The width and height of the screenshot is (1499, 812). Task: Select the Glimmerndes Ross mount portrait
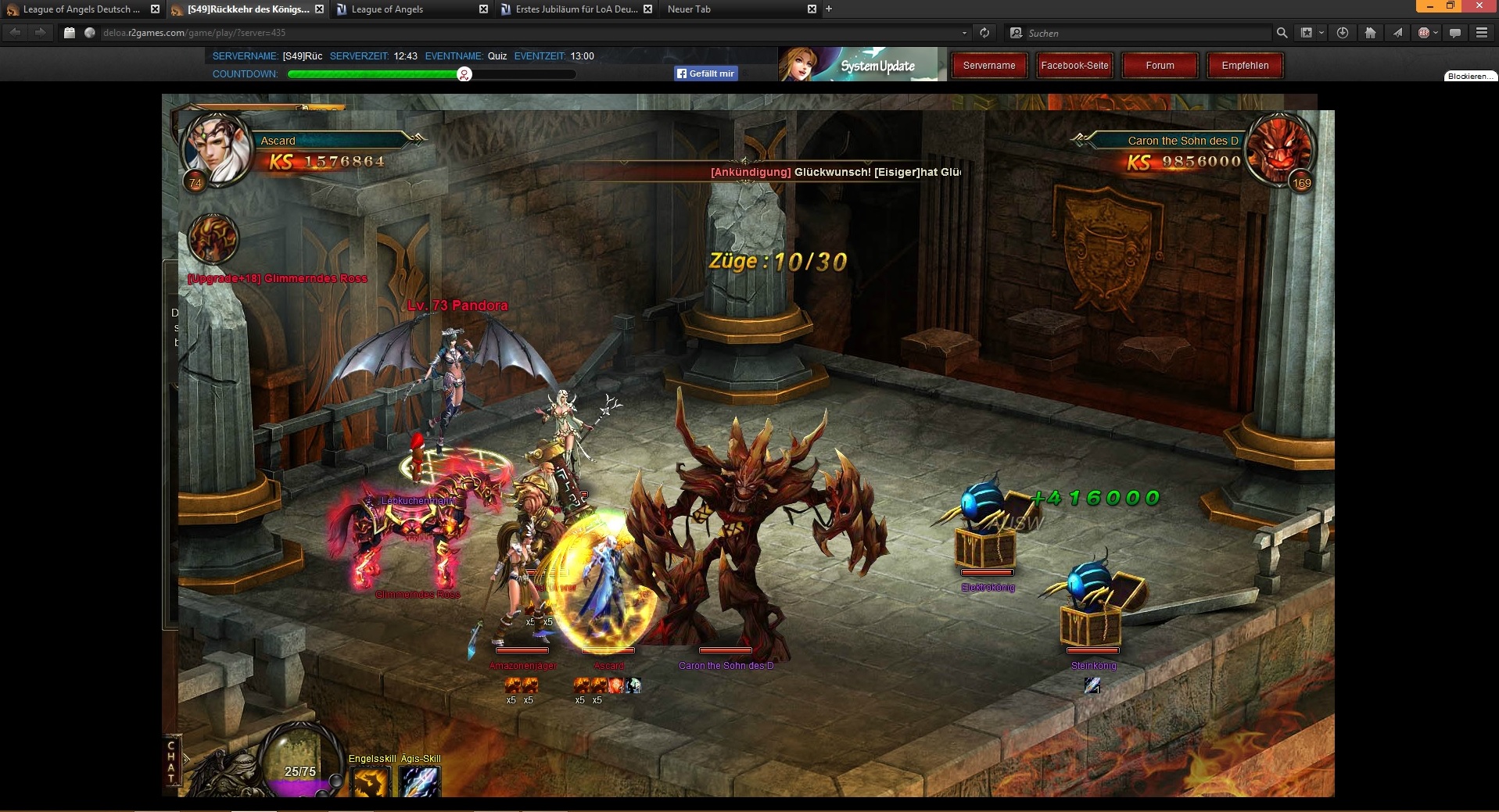pos(213,238)
